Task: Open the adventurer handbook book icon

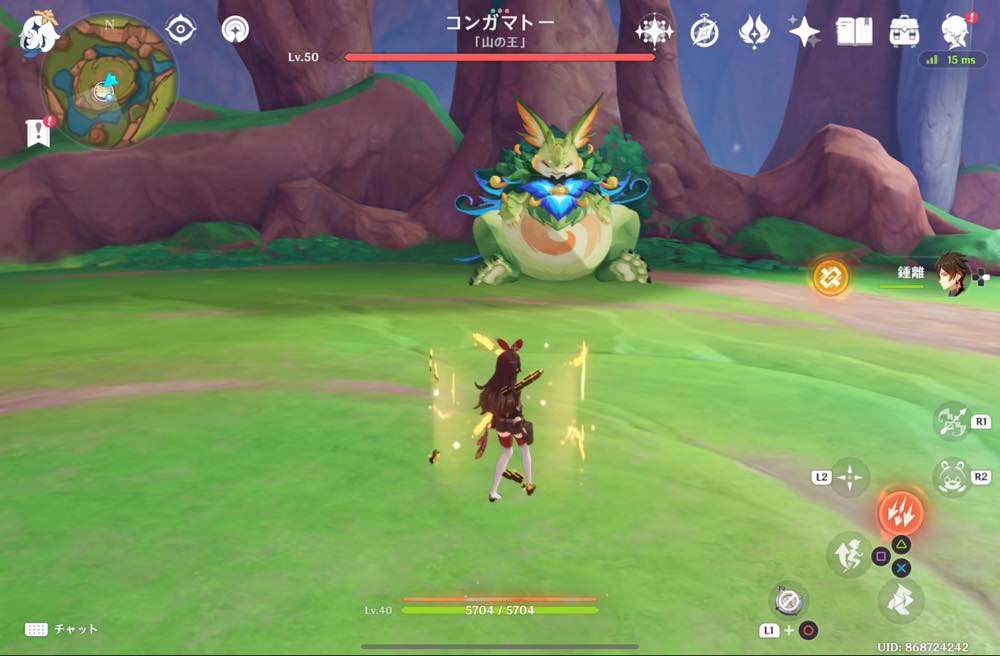Action: coord(854,32)
